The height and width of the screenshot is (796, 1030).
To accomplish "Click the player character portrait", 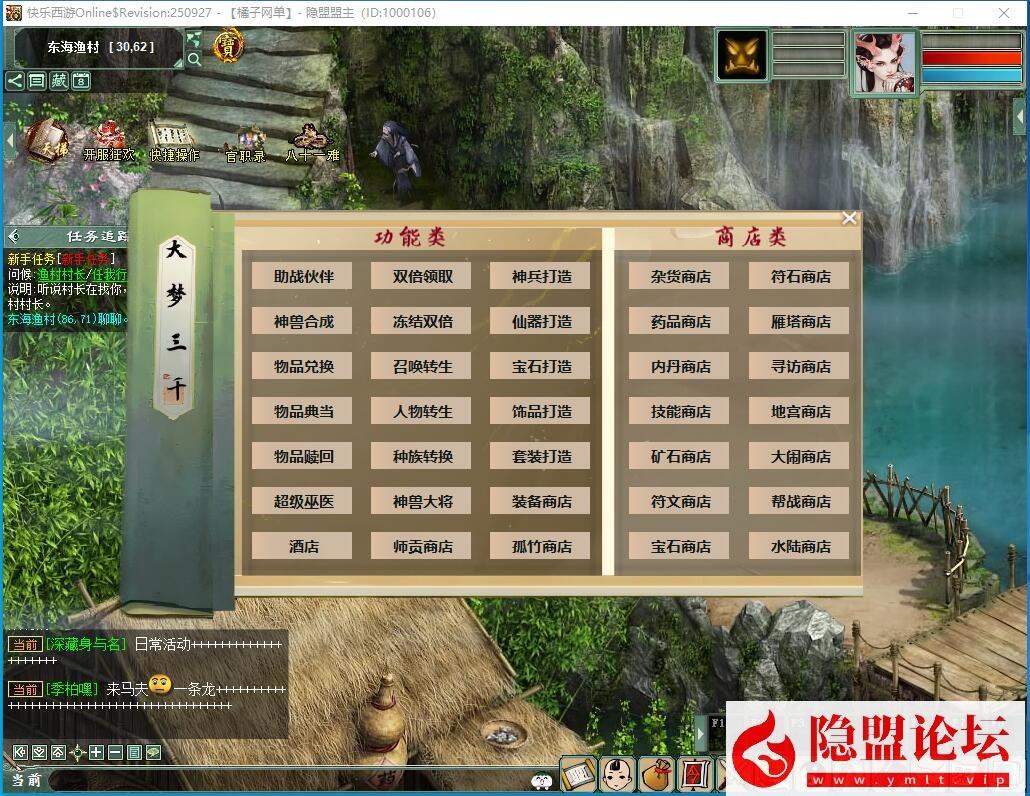I will [884, 60].
